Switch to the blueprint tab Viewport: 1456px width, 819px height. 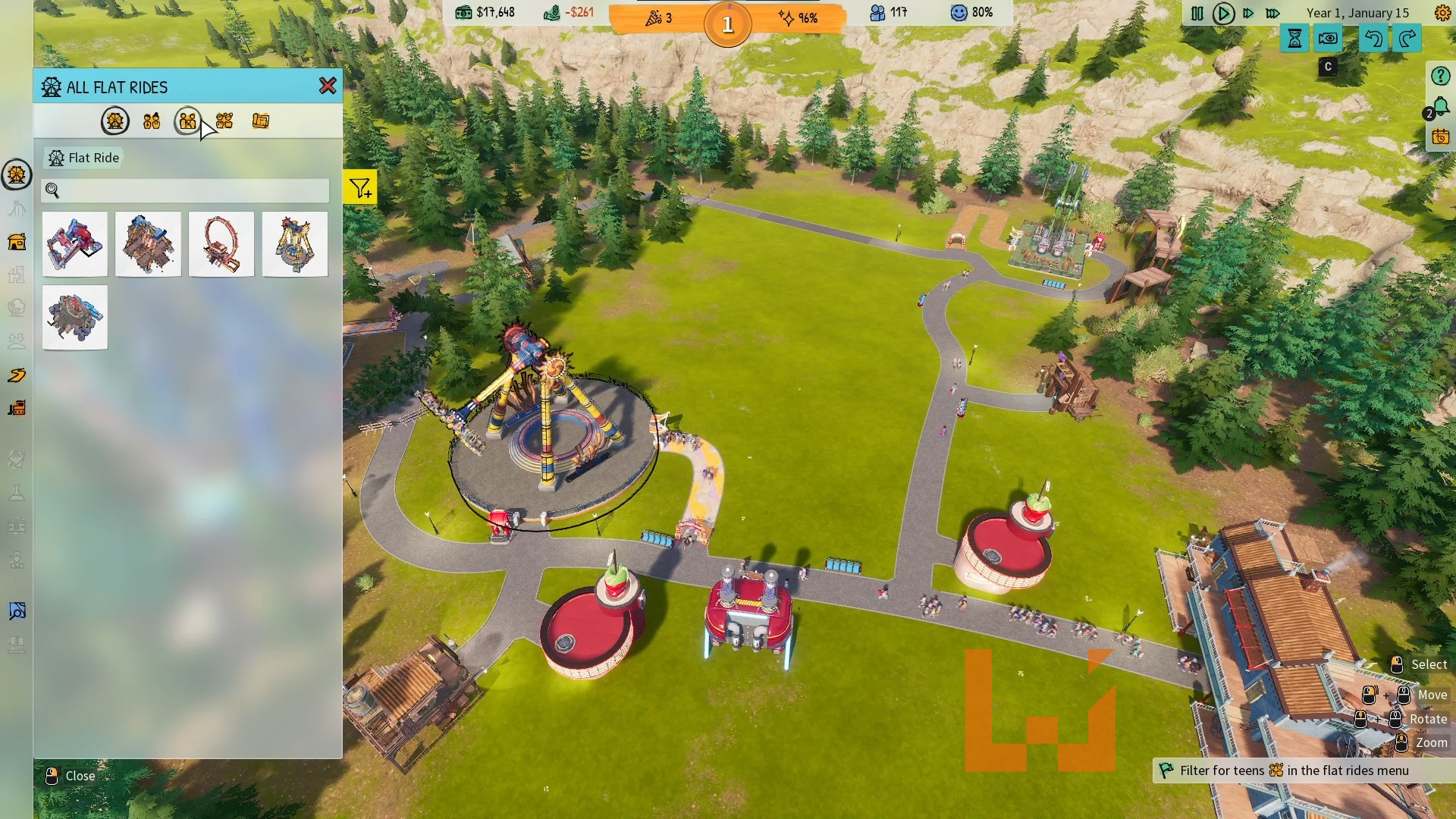pyautogui.click(x=260, y=121)
